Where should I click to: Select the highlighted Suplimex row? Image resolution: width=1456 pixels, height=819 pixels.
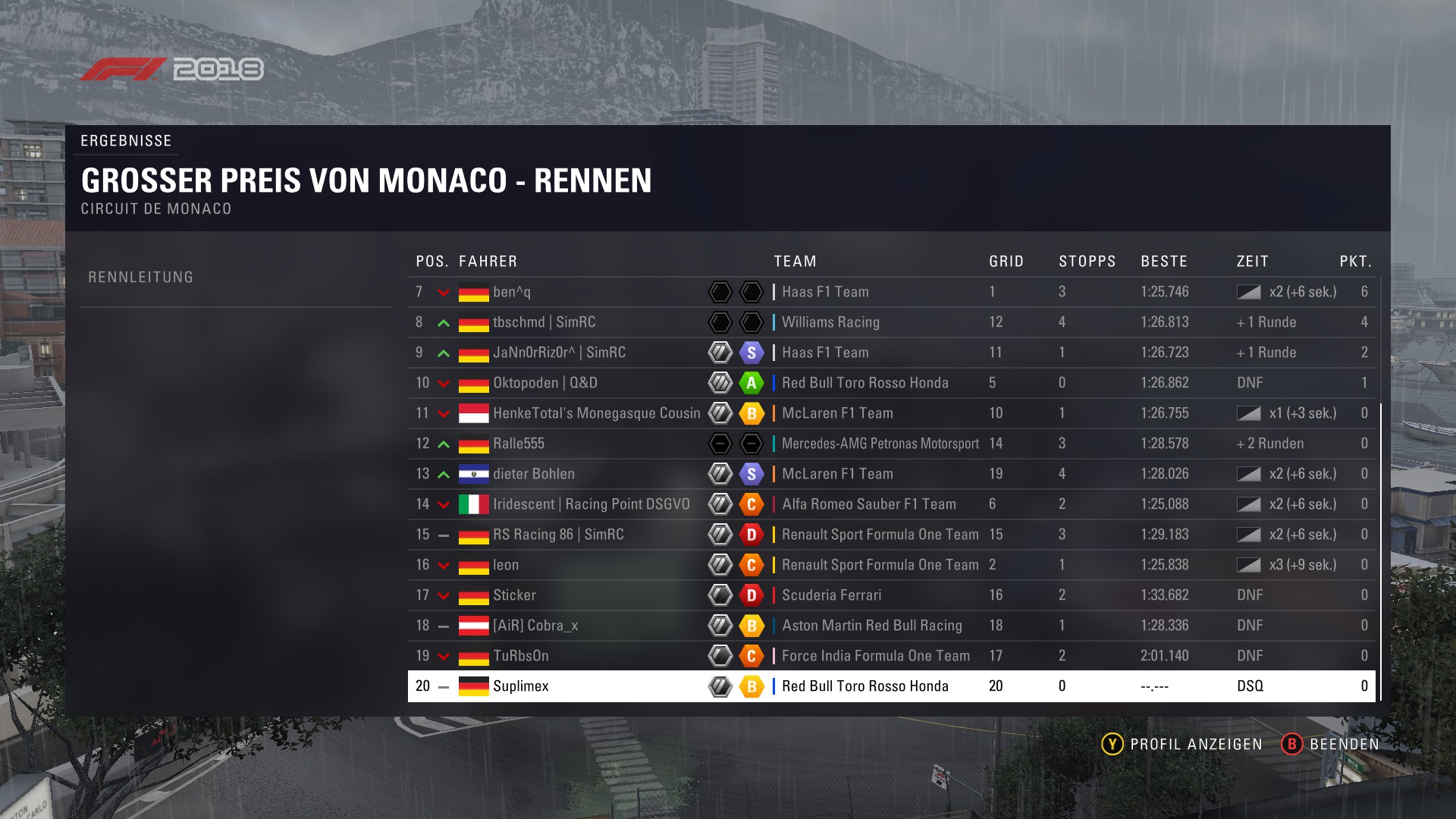pyautogui.click(x=520, y=686)
